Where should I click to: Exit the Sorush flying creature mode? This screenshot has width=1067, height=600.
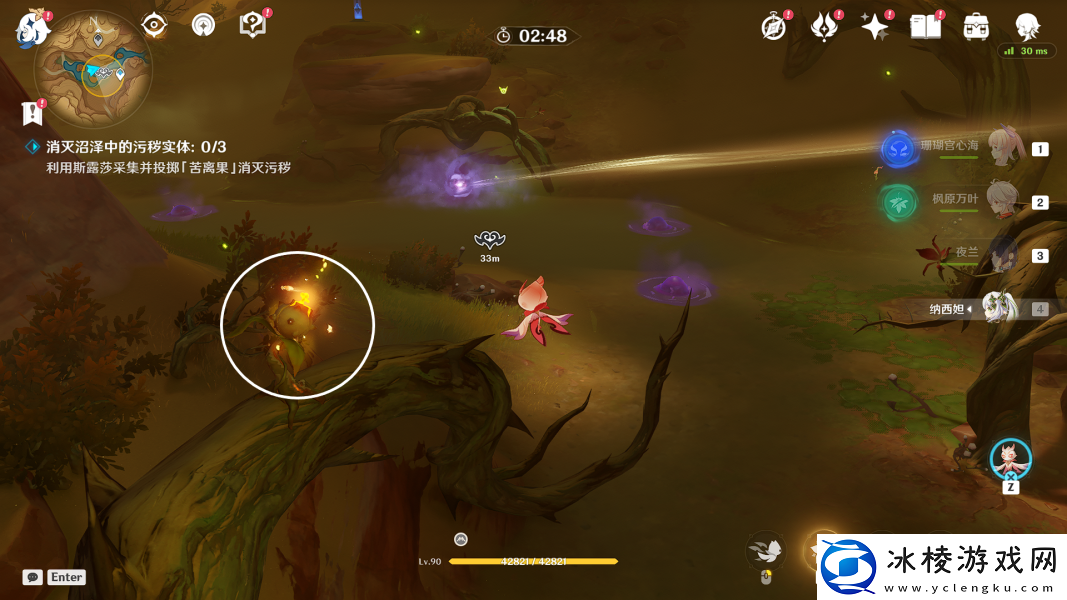(1010, 459)
